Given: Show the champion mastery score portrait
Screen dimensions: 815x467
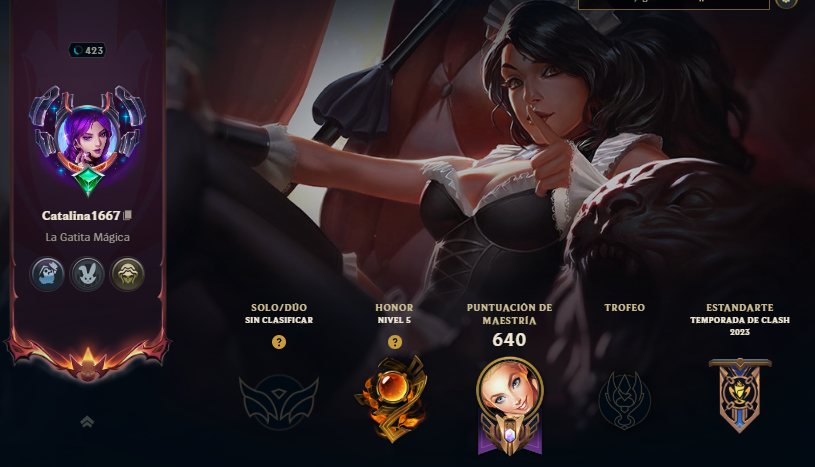Looking at the screenshot, I should [509, 400].
